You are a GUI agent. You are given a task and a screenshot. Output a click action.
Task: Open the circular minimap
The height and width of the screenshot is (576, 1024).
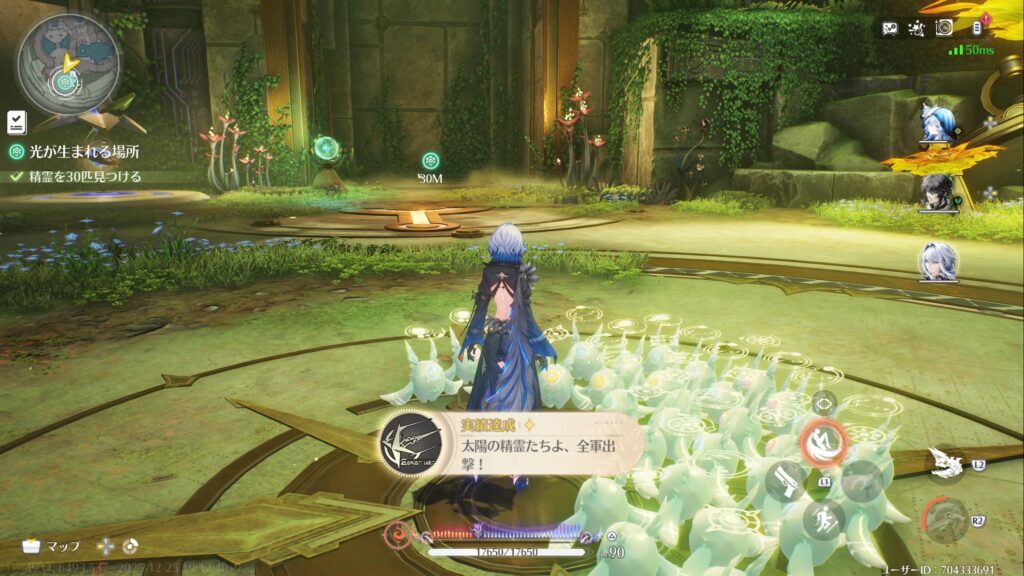(67, 63)
